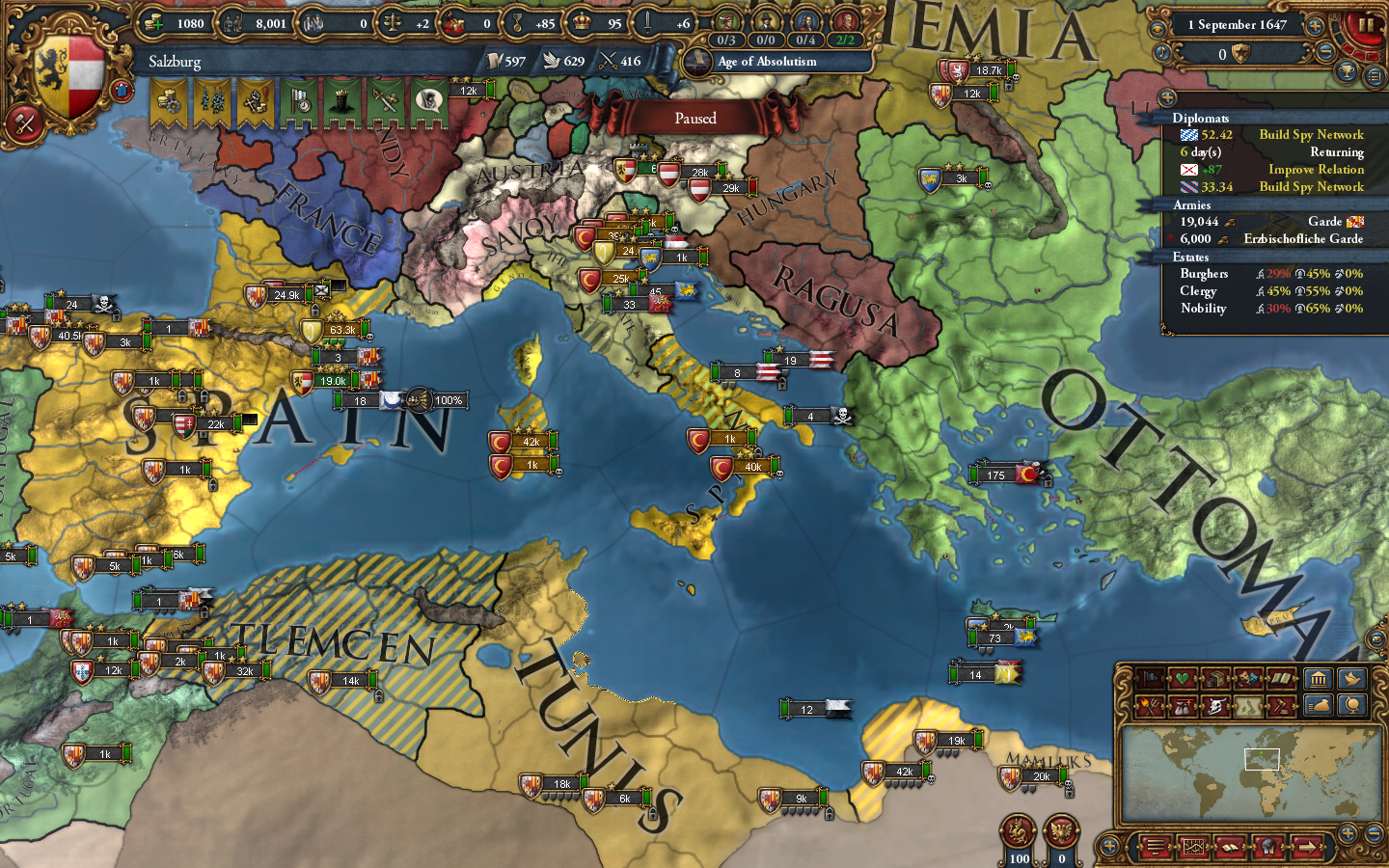Open the game menu hamburger button on minimap bar
Viewport: 1389px width, 868px height.
coord(1155,847)
